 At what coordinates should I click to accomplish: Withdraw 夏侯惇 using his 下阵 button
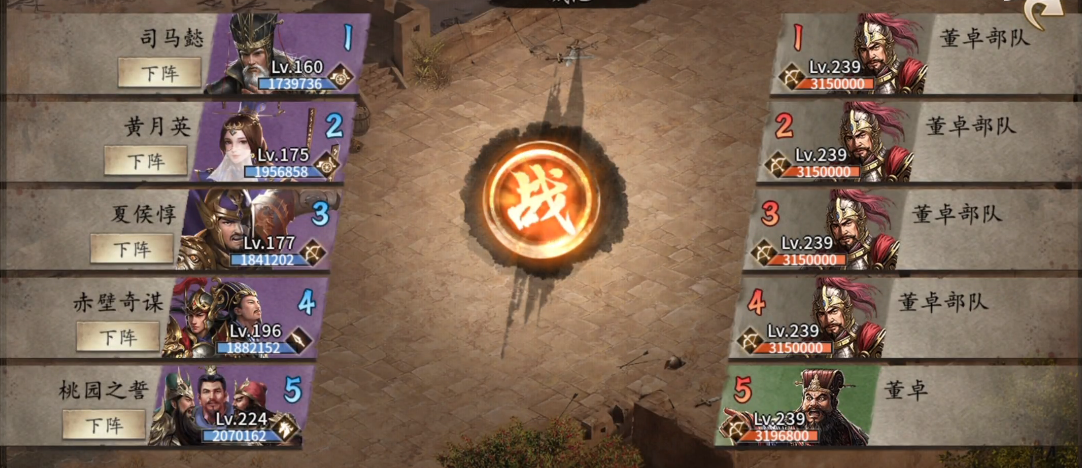click(x=132, y=248)
